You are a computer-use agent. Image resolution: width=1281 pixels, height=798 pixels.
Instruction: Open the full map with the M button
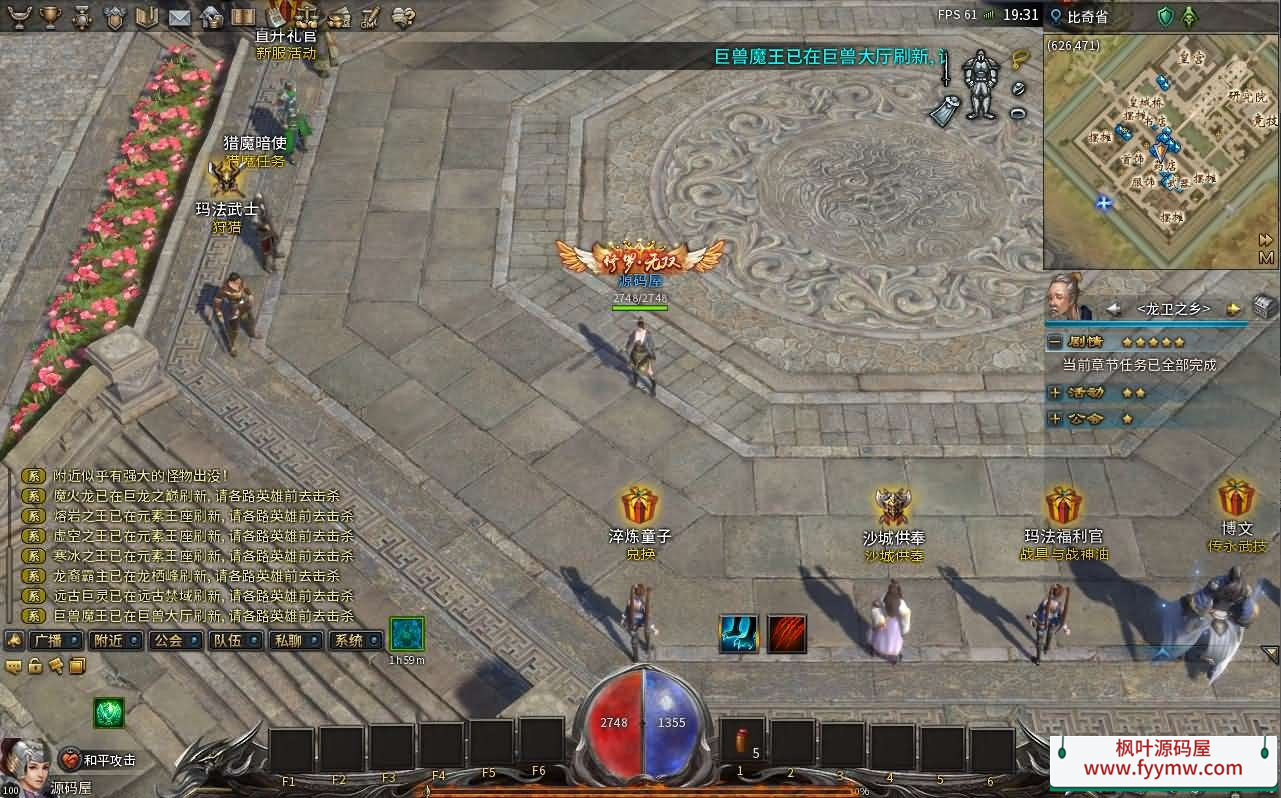click(x=1265, y=257)
